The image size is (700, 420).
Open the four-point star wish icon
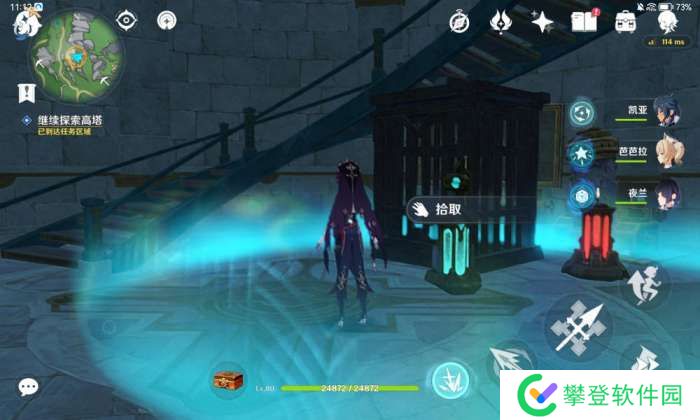point(542,21)
